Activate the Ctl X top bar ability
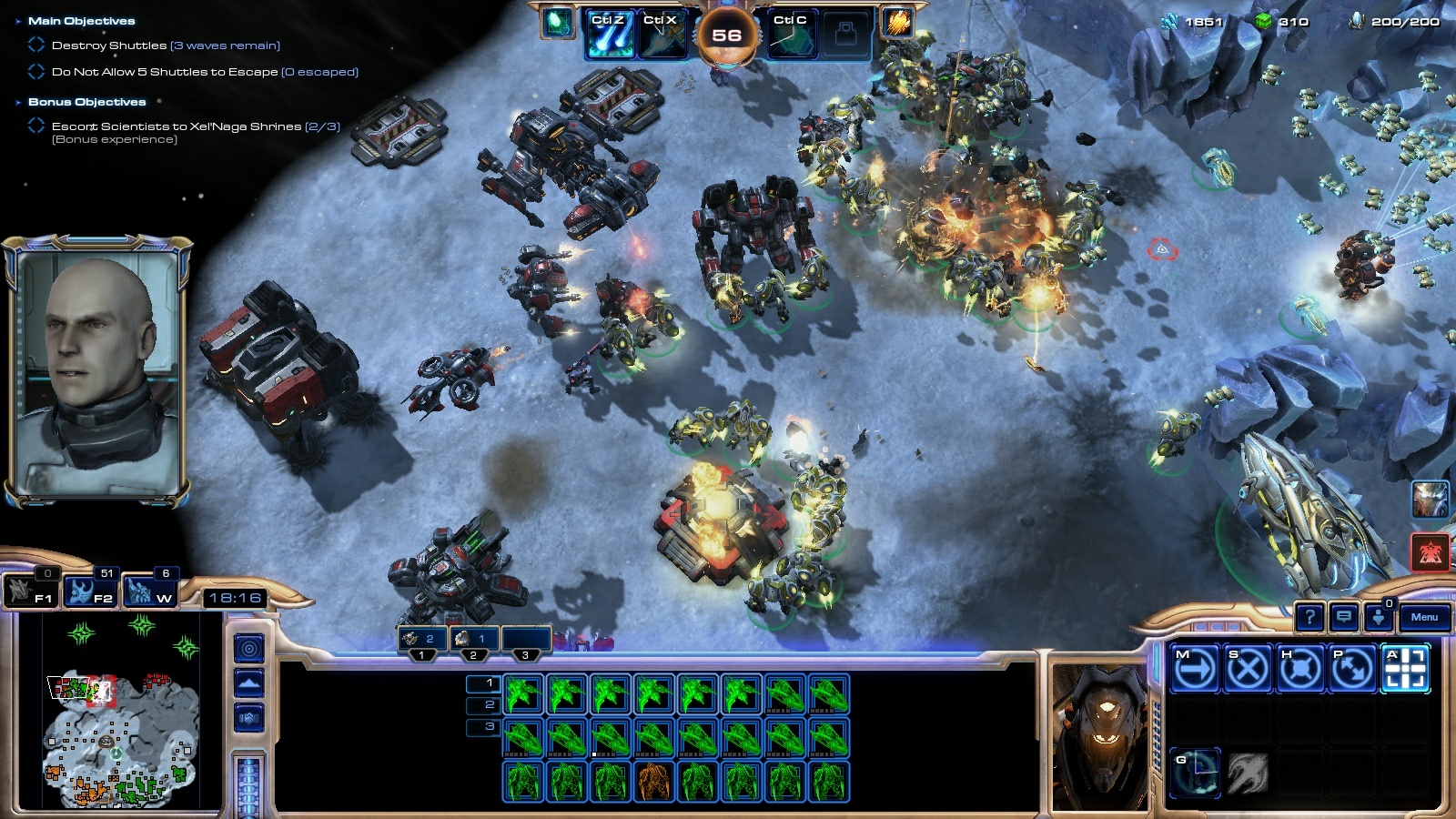 point(661,35)
